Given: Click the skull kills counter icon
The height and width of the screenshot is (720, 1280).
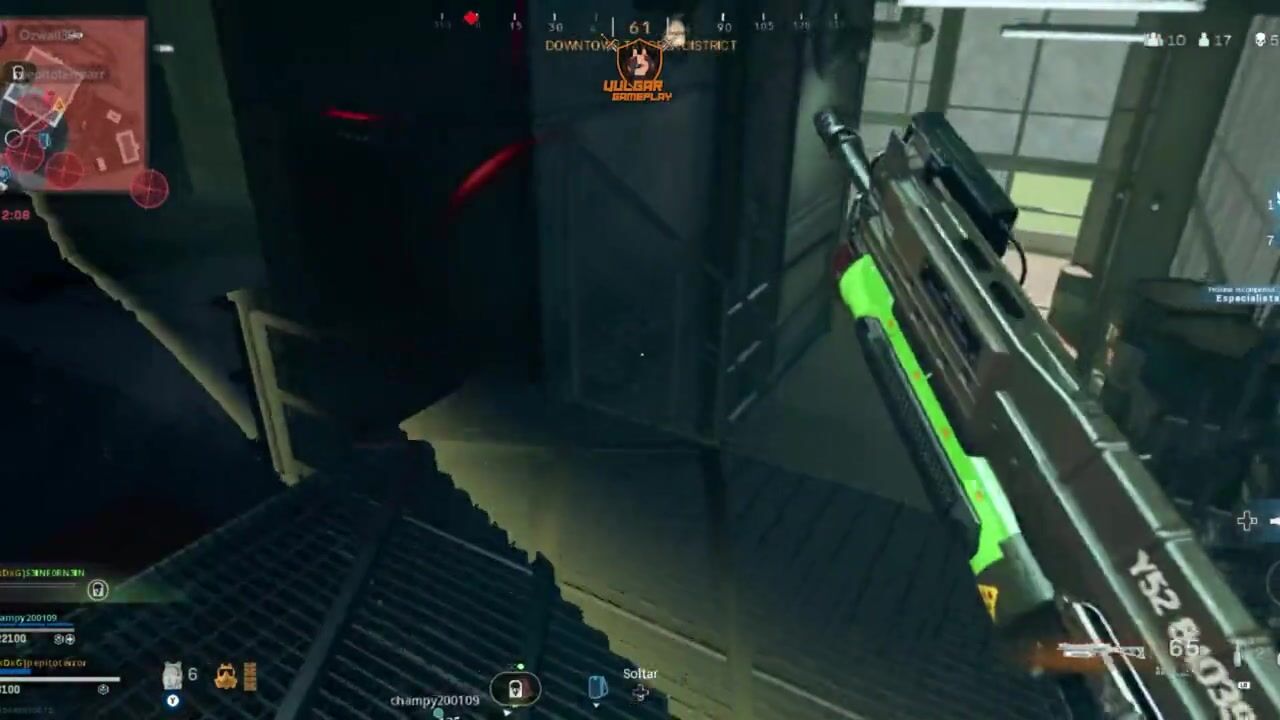Looking at the screenshot, I should (x=1260, y=40).
